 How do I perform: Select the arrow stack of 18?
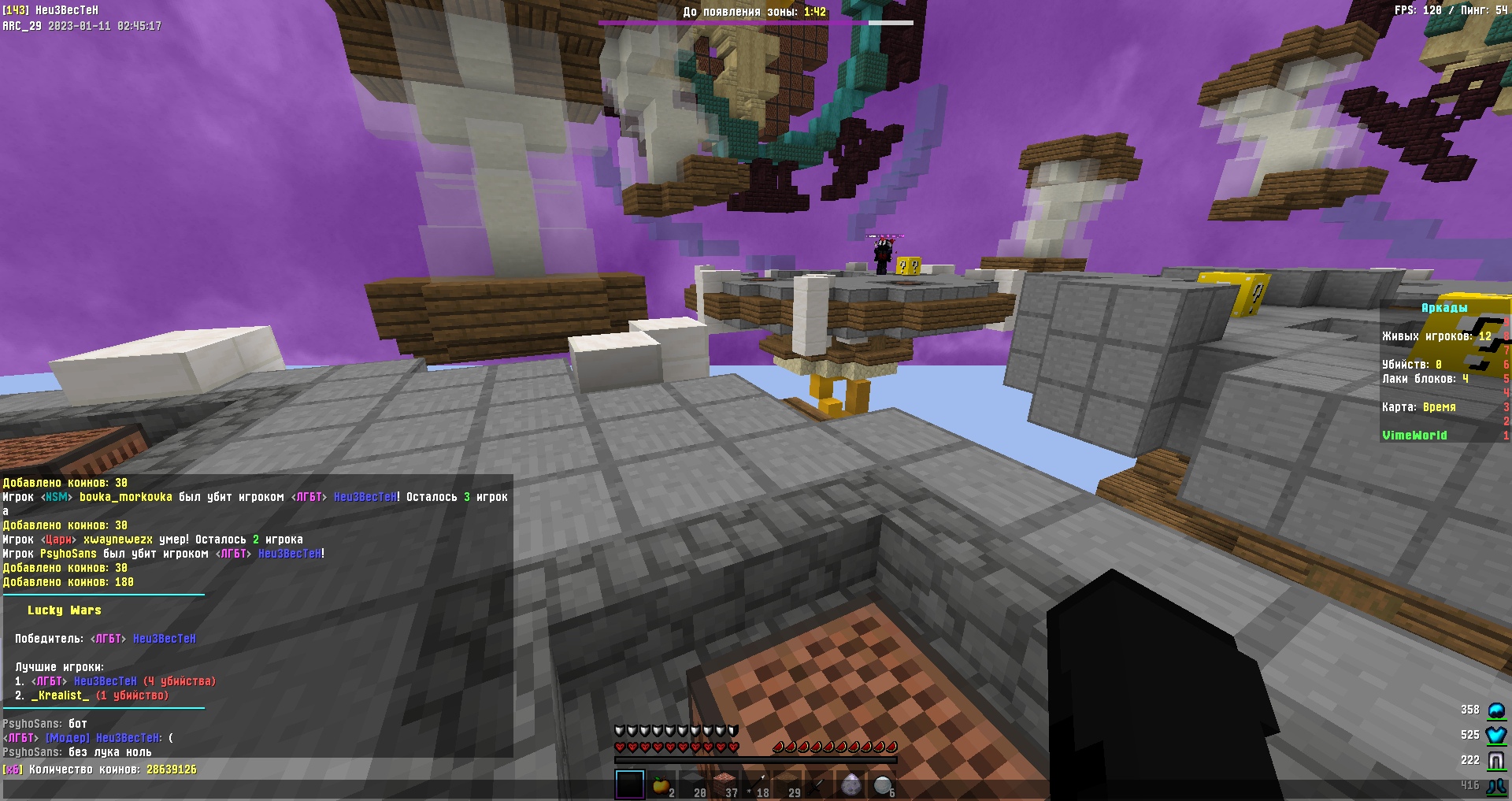[x=756, y=785]
